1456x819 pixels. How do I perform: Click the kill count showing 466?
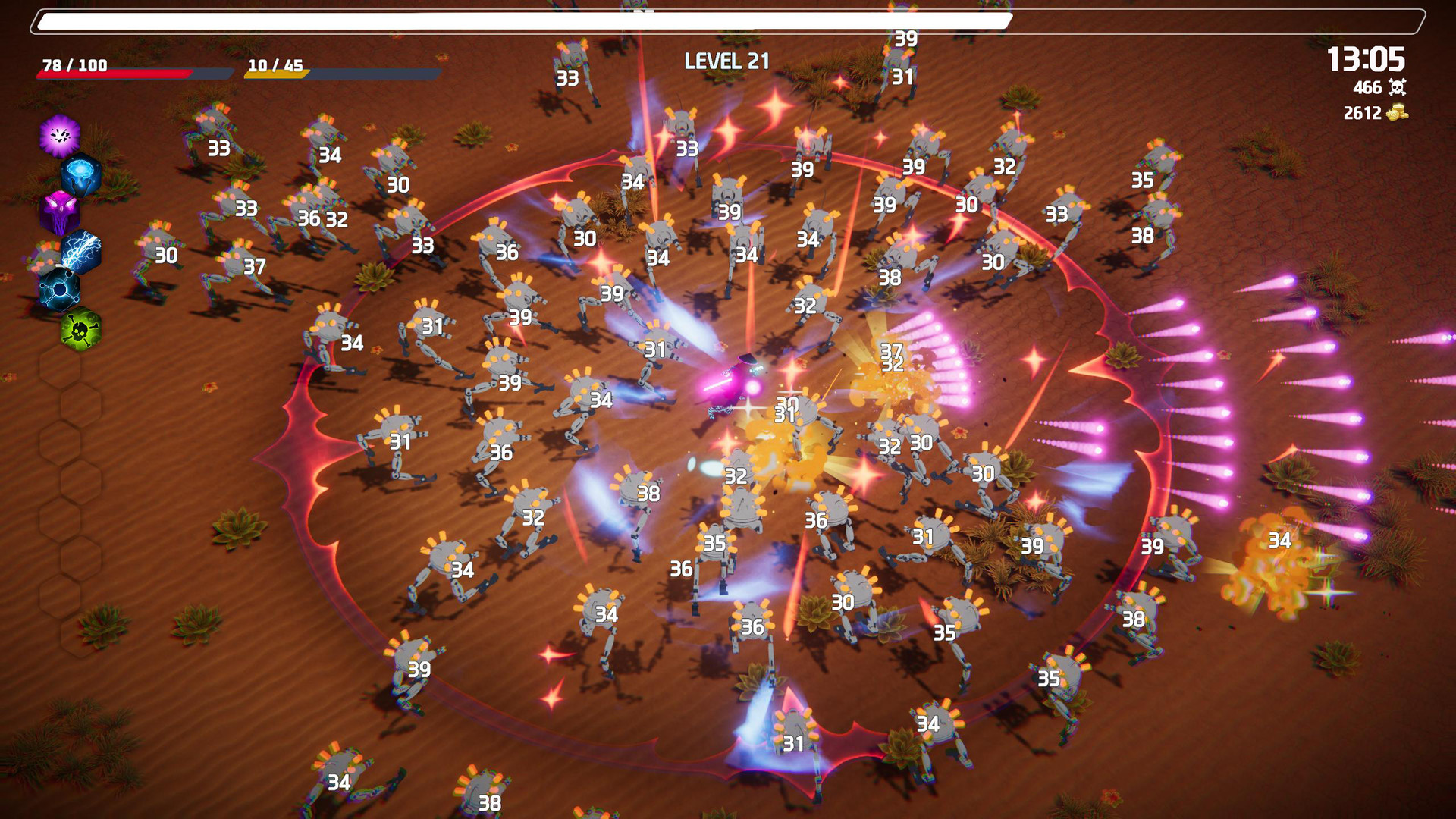[1367, 88]
